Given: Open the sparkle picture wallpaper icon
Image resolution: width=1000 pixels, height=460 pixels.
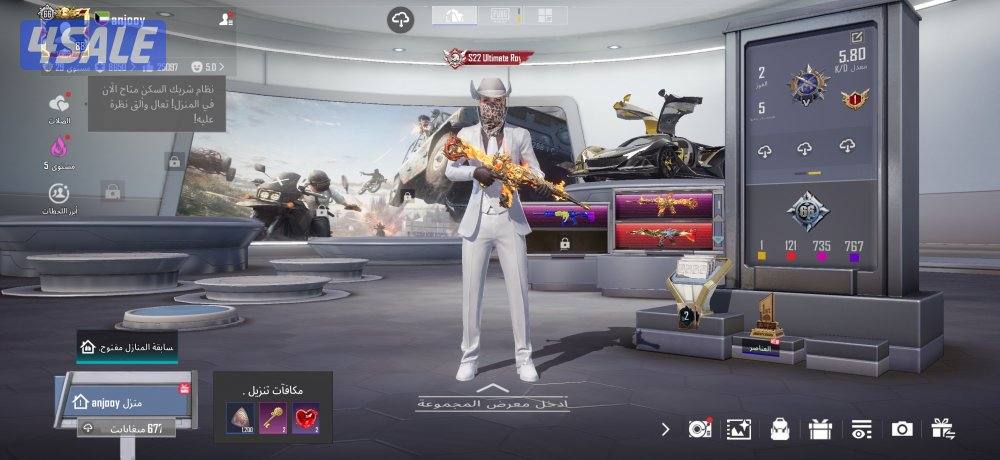Looking at the screenshot, I should pyautogui.click(x=738, y=429).
